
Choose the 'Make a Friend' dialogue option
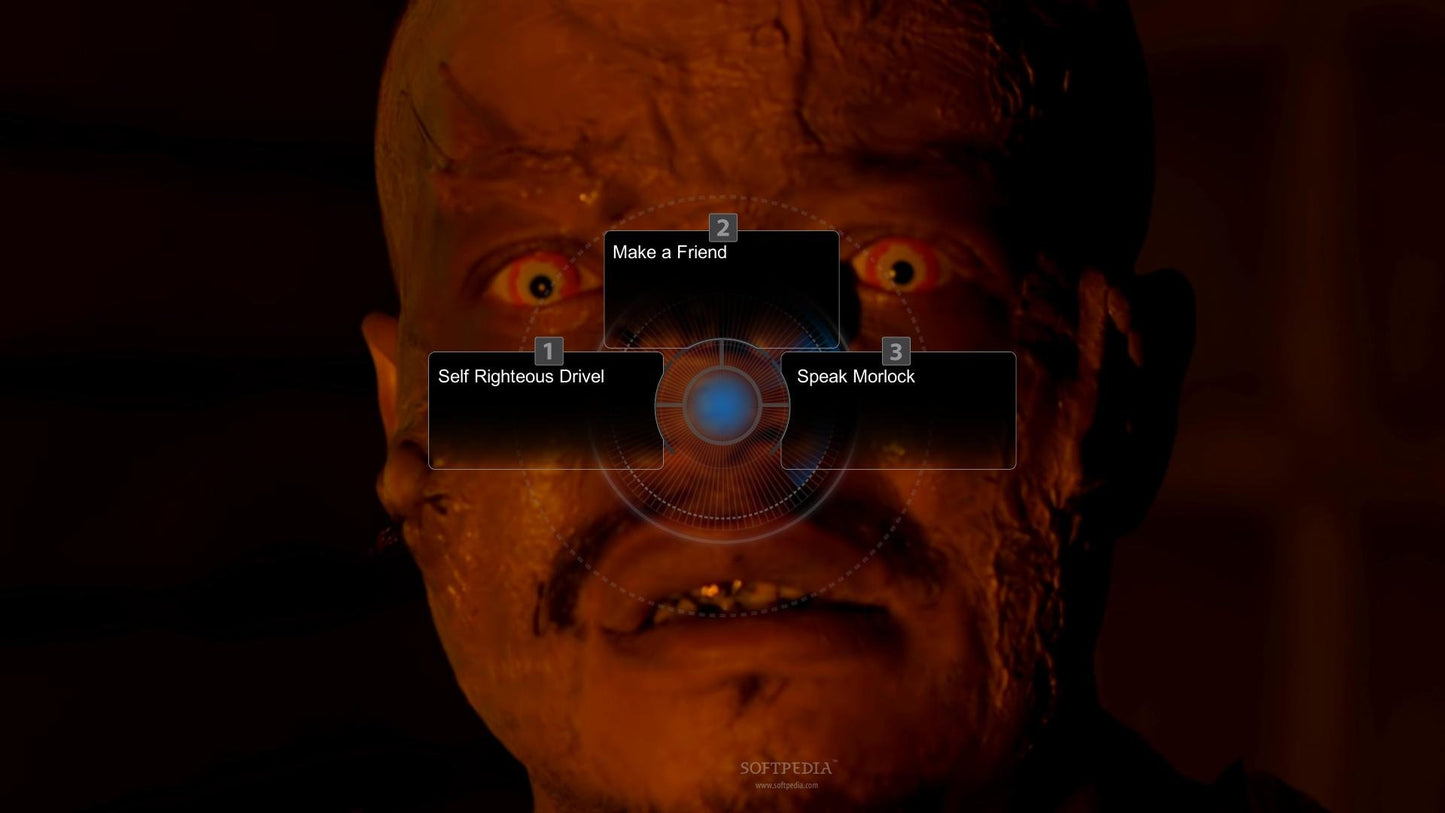click(x=721, y=290)
